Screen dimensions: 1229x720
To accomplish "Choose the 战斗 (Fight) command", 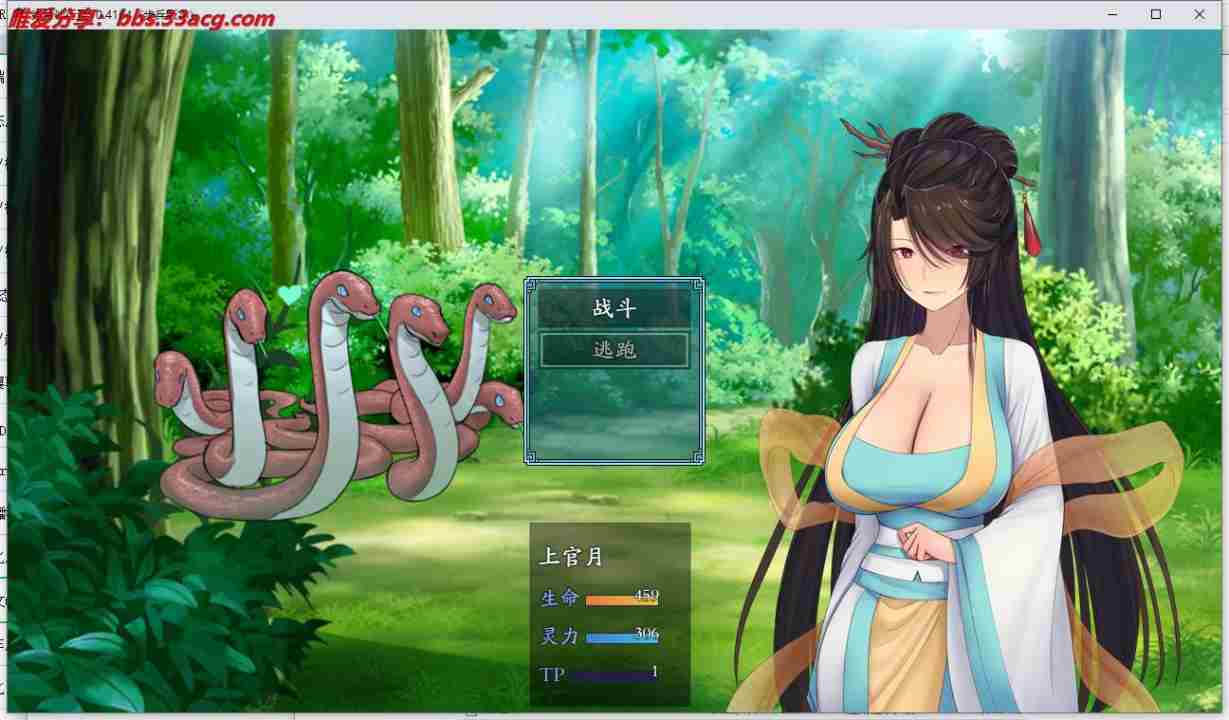I will click(x=614, y=309).
